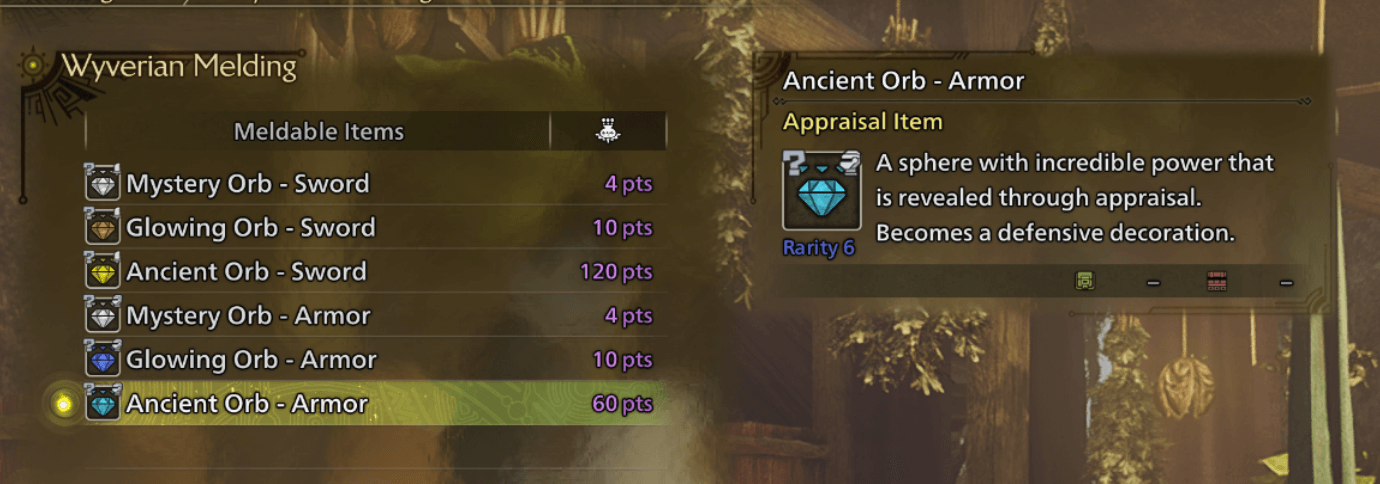The image size is (1380, 484).
Task: Select Mystery Orb - Armor row
Action: pyautogui.click(x=248, y=316)
